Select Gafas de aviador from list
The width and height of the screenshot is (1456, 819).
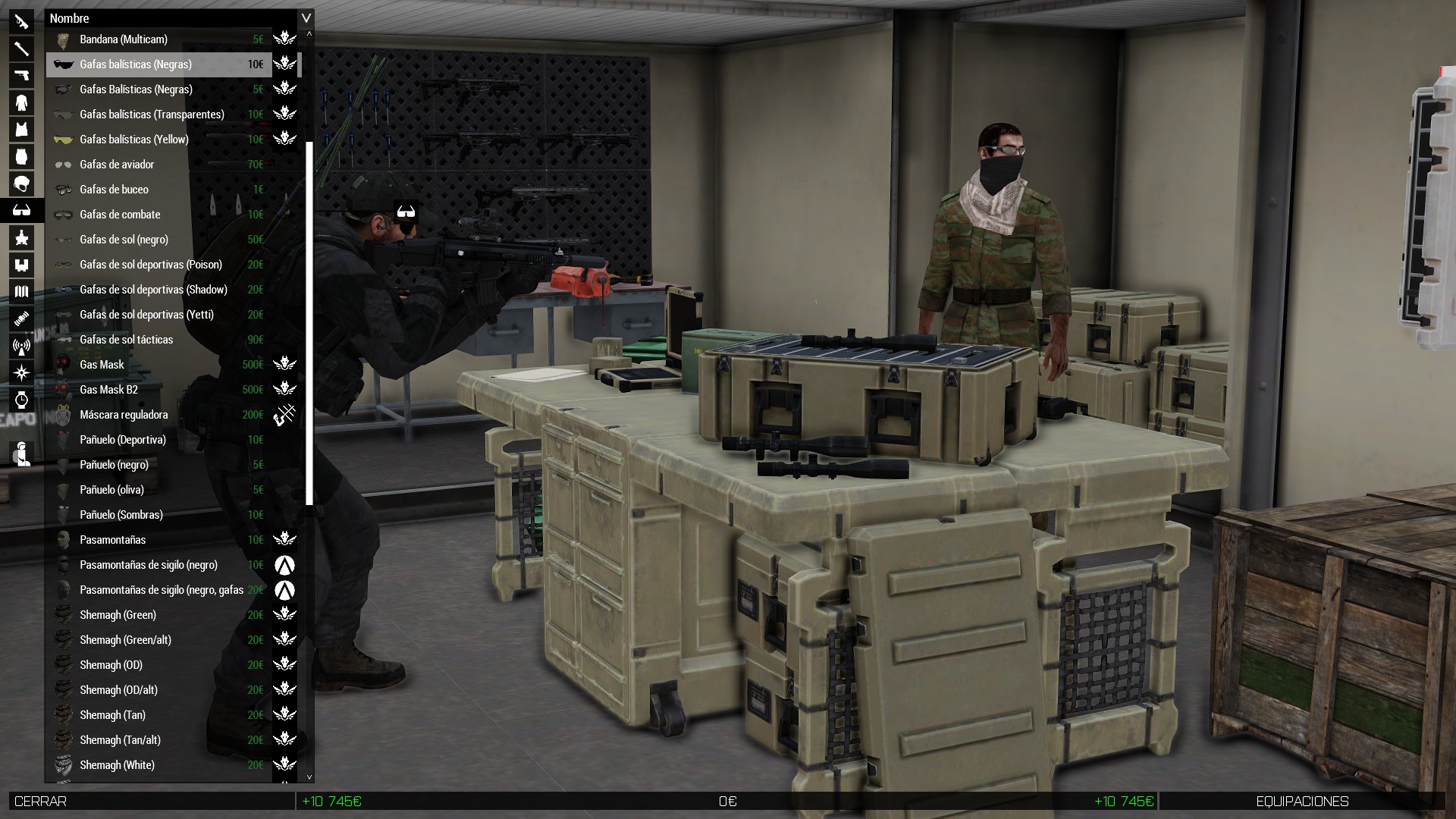click(x=117, y=165)
